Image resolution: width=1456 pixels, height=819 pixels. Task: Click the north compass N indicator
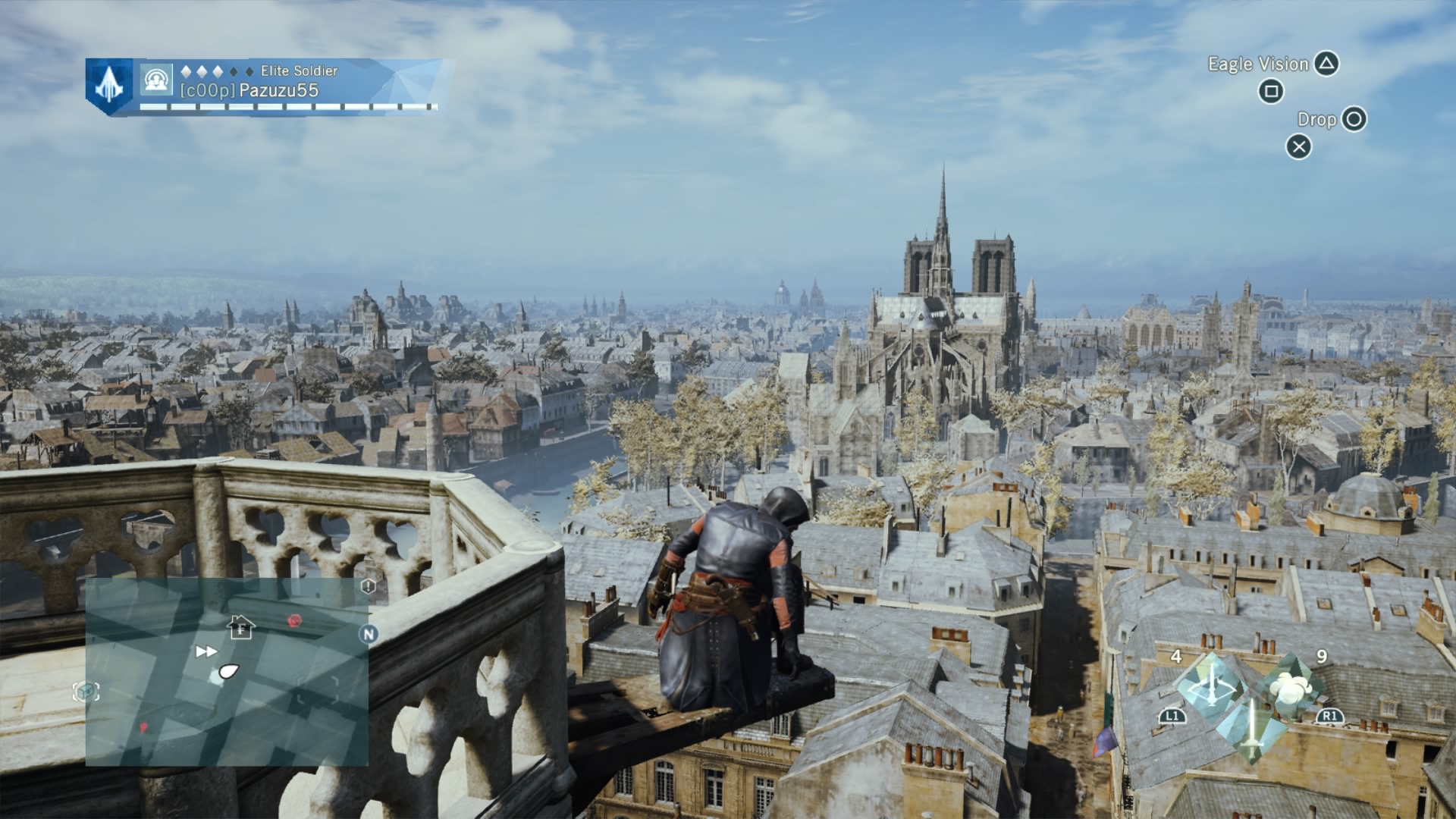(369, 634)
